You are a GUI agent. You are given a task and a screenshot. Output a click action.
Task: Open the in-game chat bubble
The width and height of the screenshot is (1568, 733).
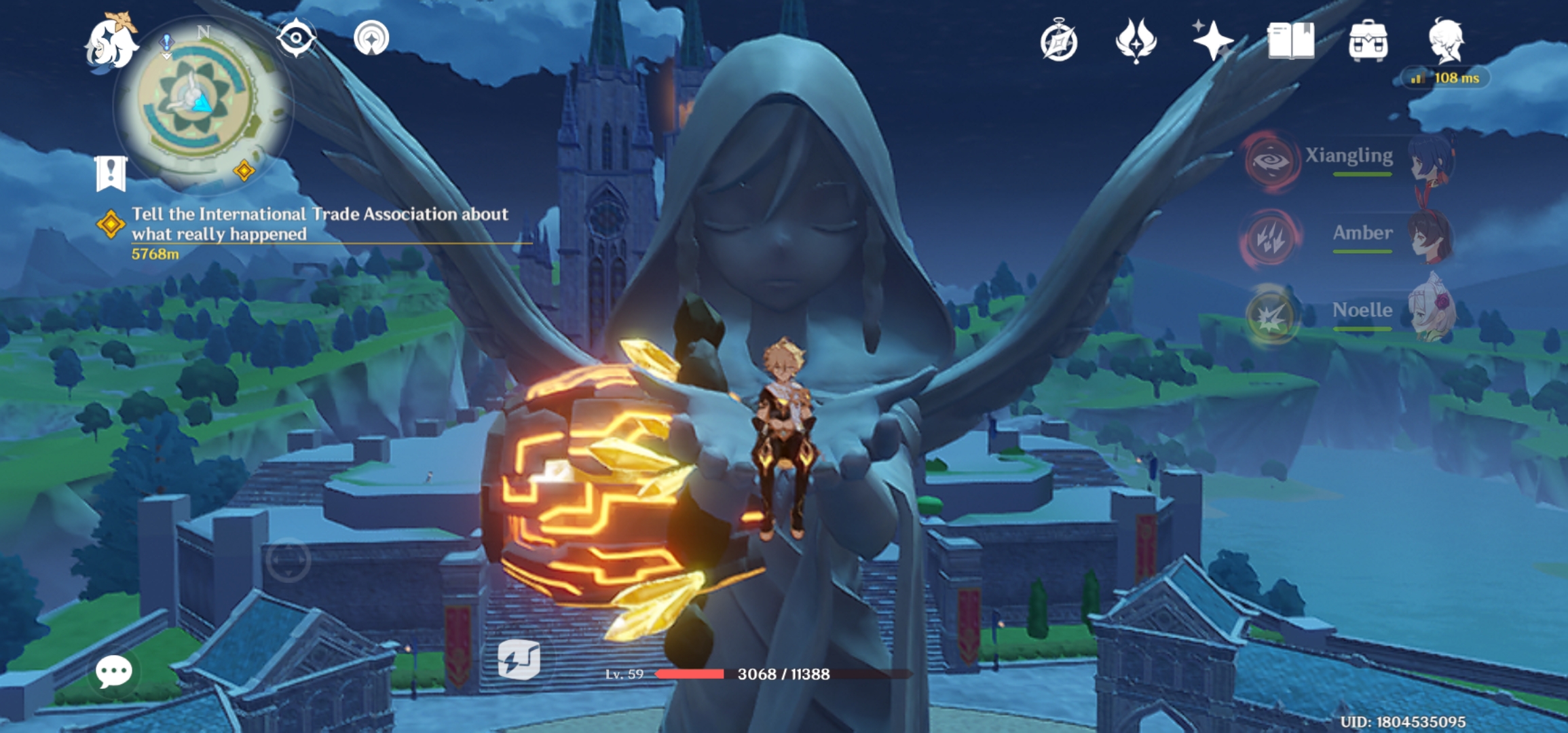(114, 672)
